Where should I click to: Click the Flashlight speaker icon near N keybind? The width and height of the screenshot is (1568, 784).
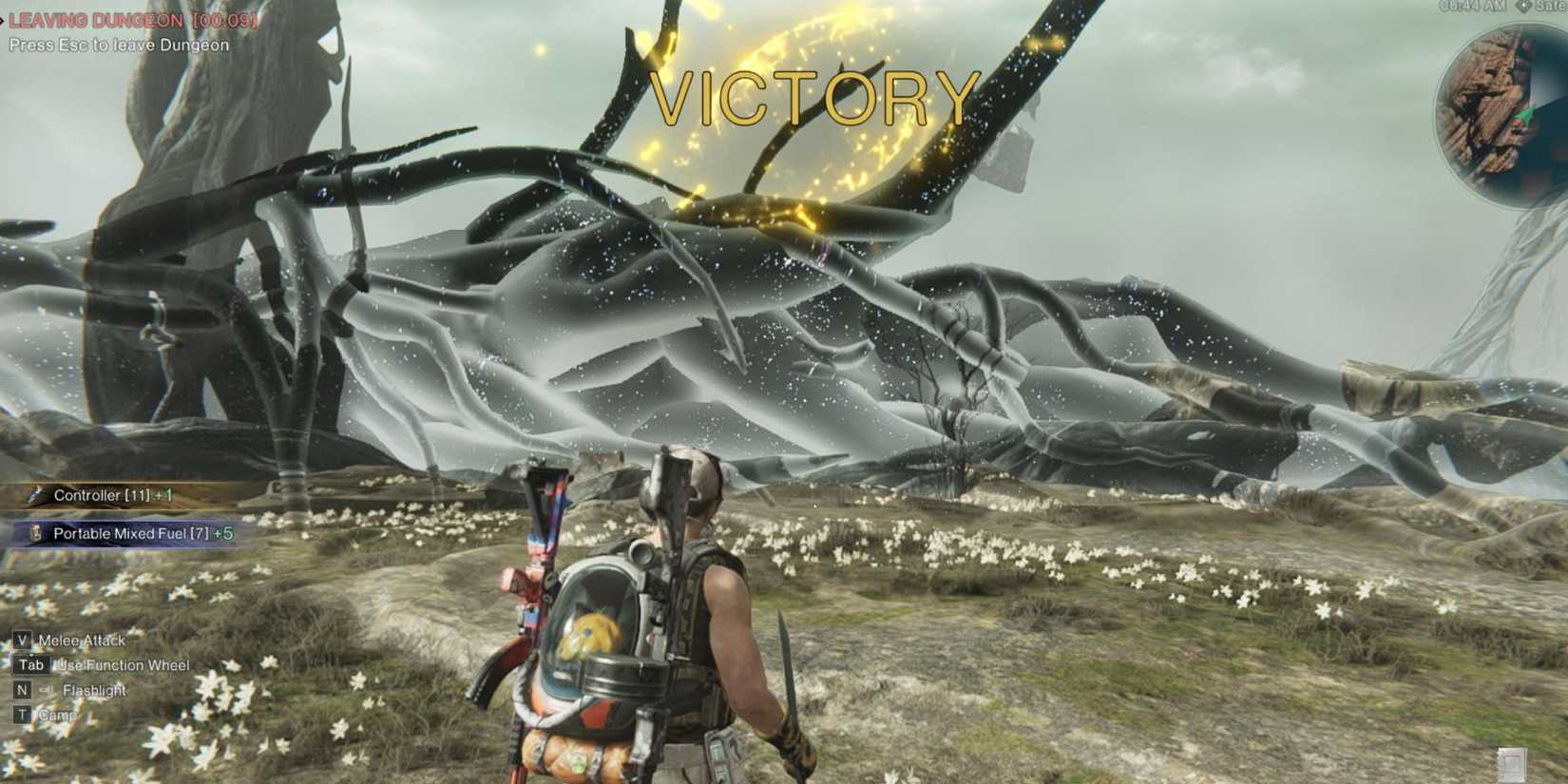(46, 690)
